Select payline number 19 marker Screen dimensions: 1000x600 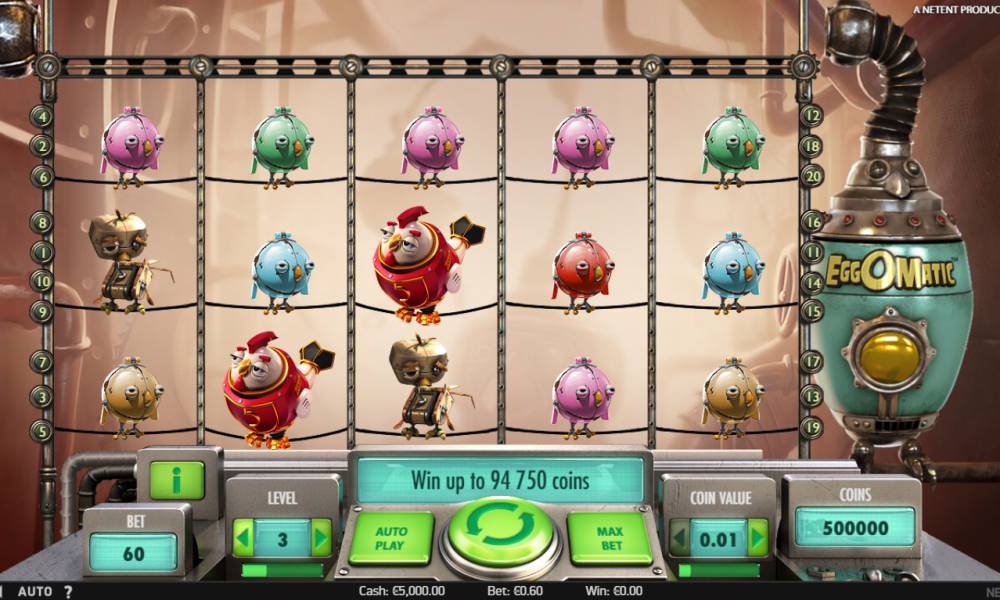tap(812, 426)
